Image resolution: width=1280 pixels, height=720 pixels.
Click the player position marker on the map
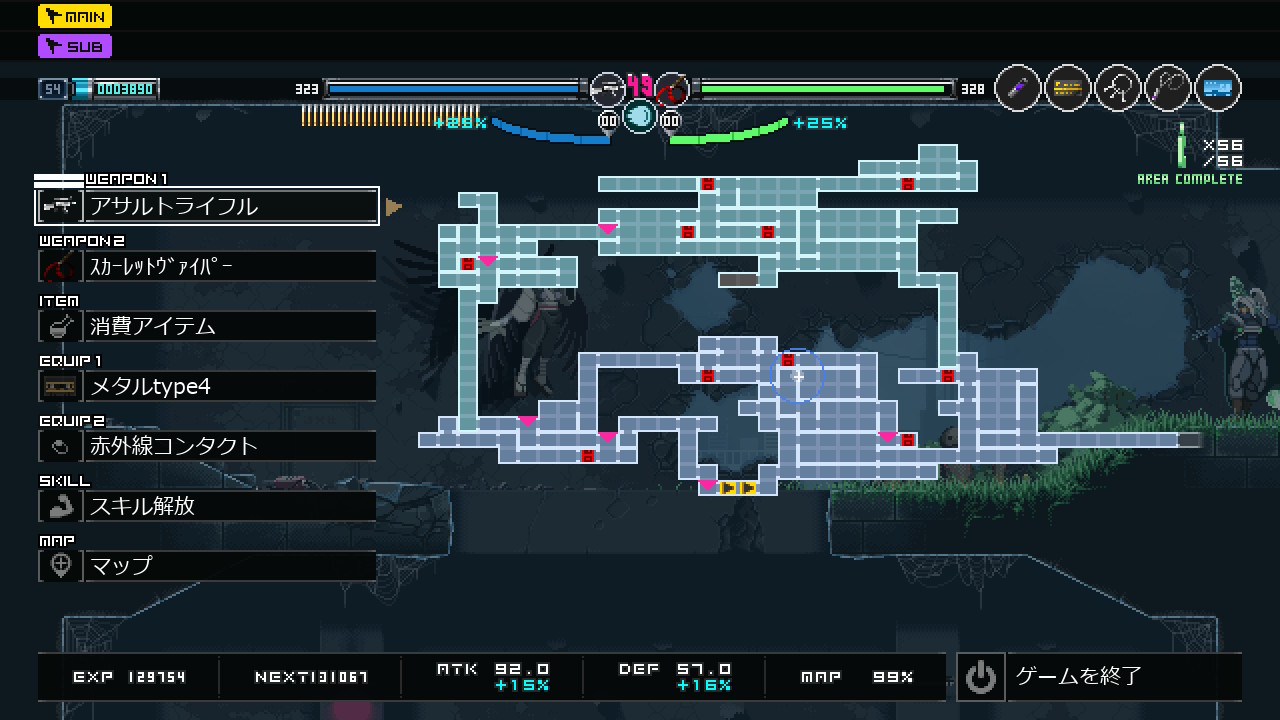797,376
